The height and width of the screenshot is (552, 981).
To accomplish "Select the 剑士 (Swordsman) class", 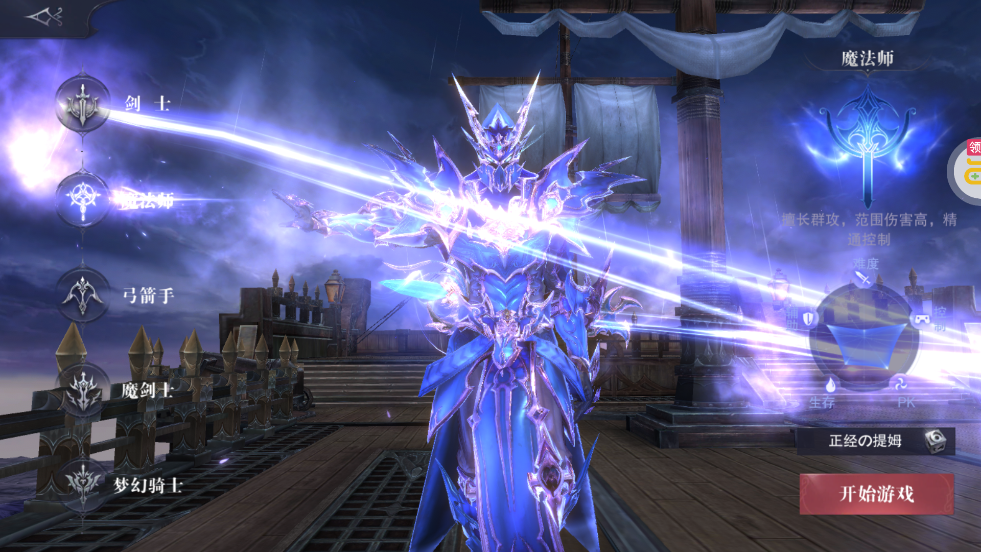I will (84, 103).
